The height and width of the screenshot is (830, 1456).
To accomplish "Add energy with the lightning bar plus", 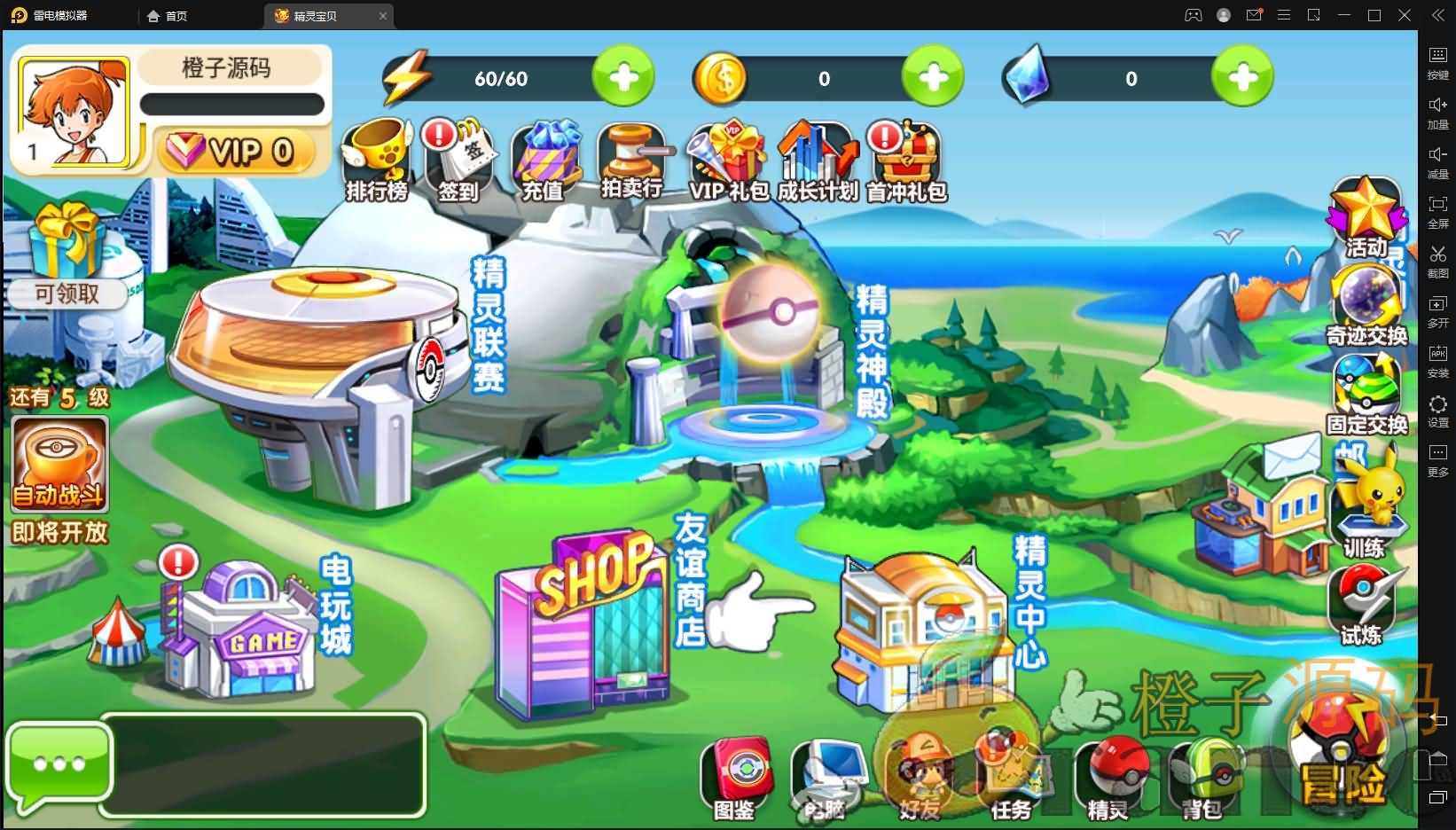I will [623, 78].
